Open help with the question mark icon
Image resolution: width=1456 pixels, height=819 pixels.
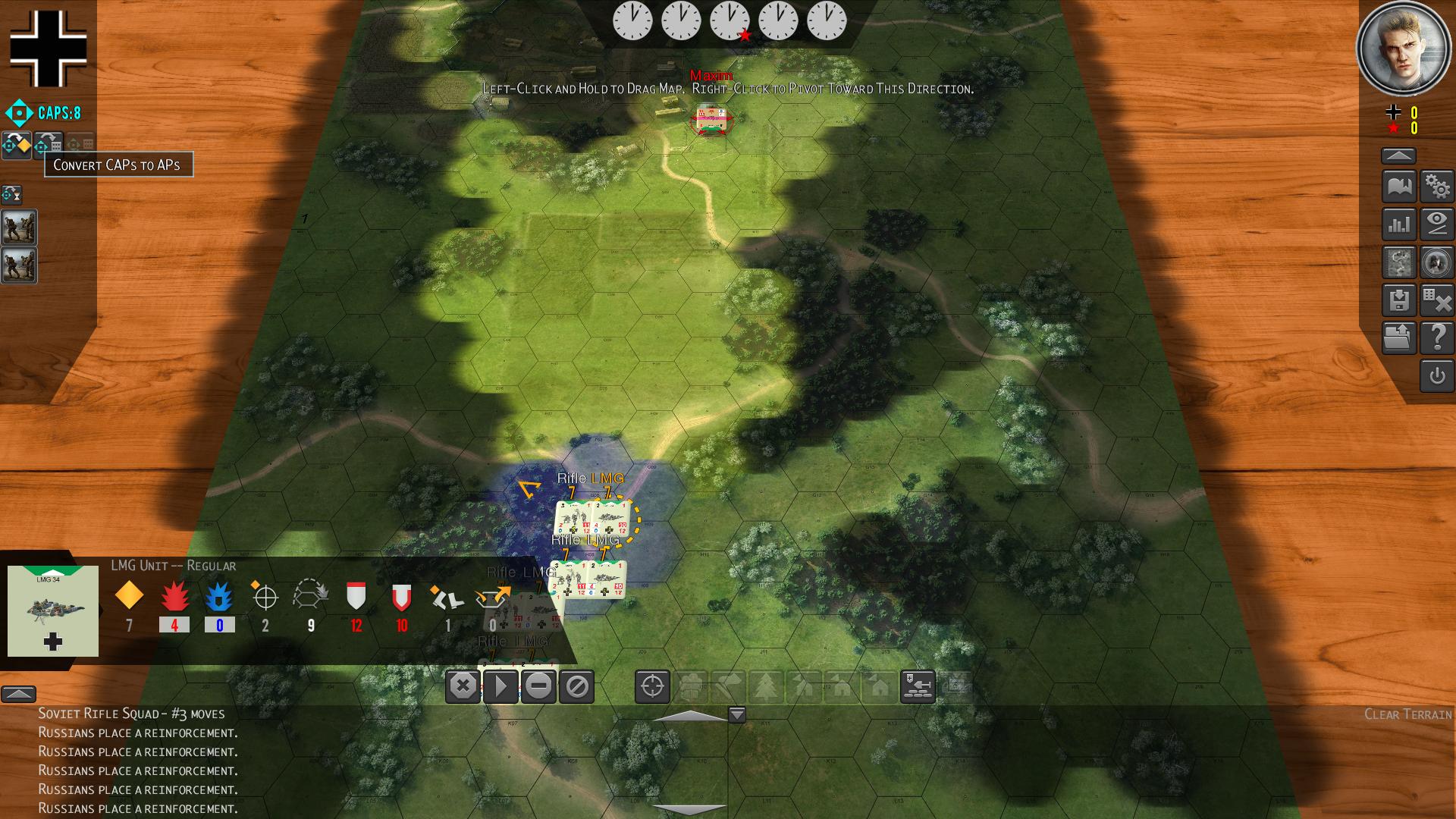(1439, 338)
